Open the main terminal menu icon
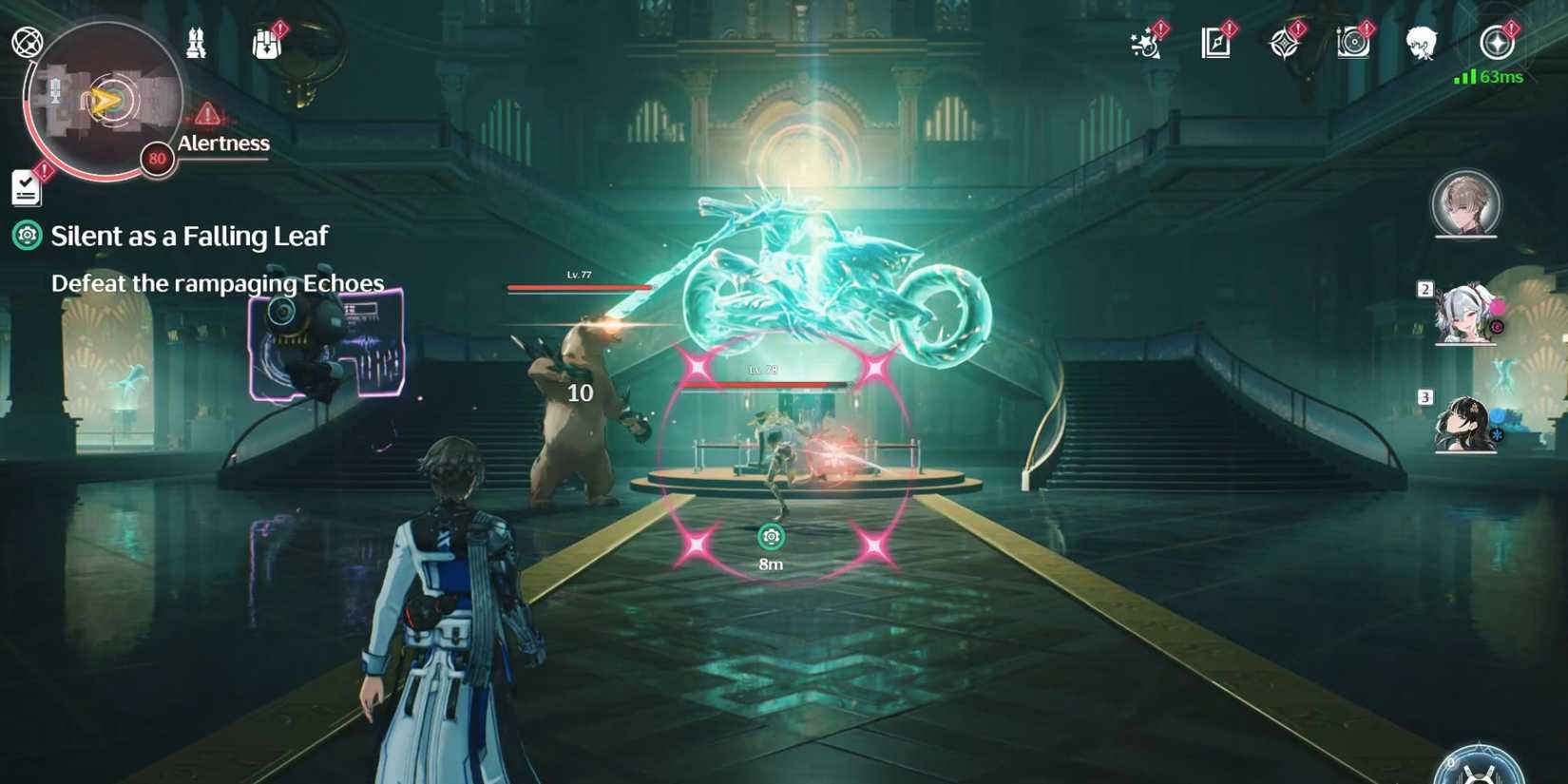This screenshot has height=784, width=1568. 1495,42
